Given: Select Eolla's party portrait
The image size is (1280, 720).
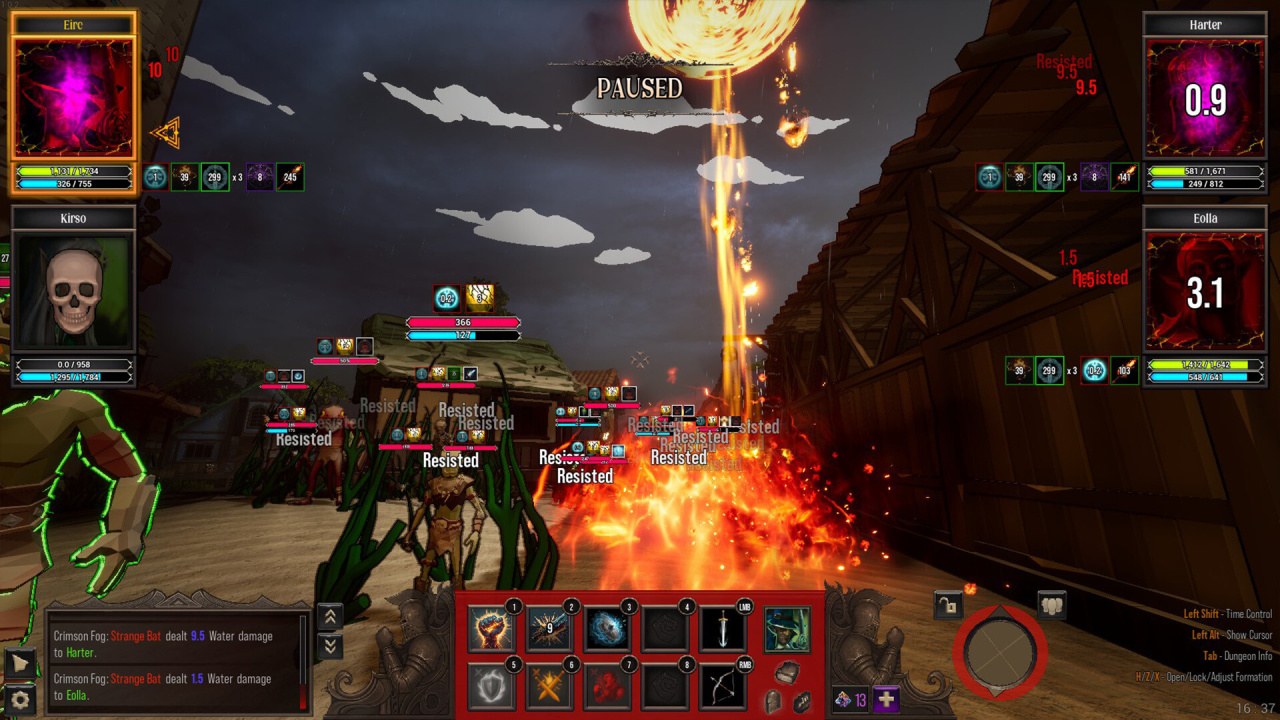Looking at the screenshot, I should coord(1206,291).
